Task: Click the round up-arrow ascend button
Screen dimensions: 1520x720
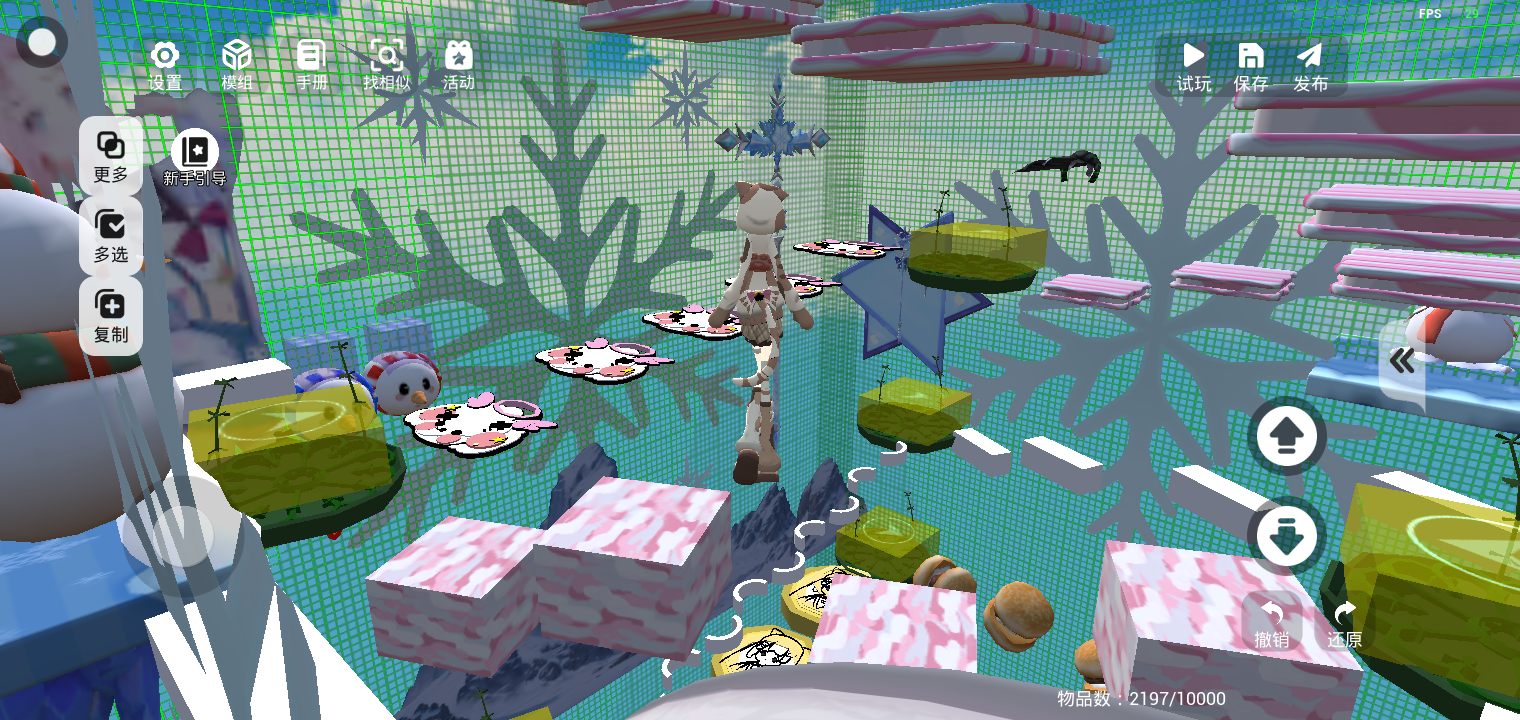Action: pos(1287,436)
